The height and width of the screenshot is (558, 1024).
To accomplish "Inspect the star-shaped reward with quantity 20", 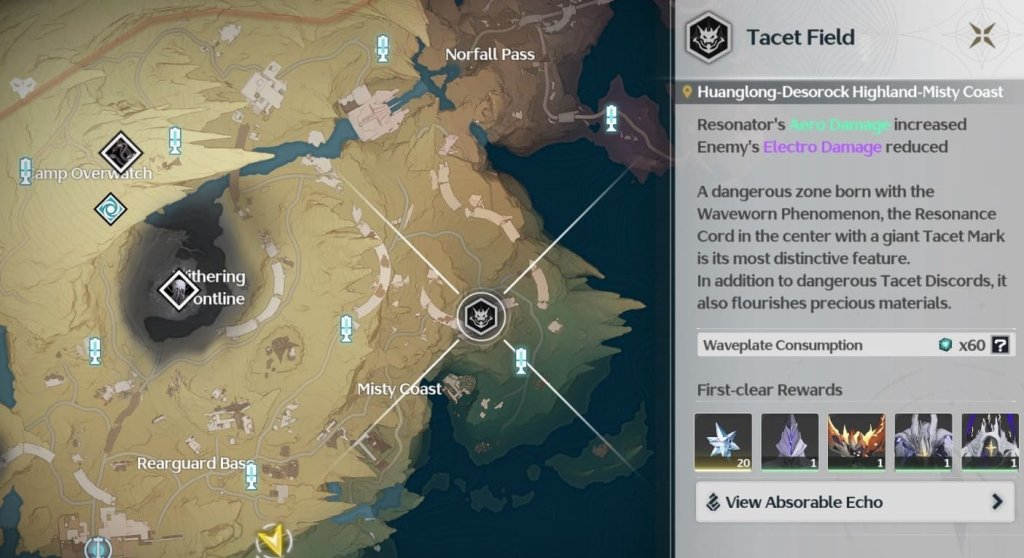I will (x=722, y=442).
